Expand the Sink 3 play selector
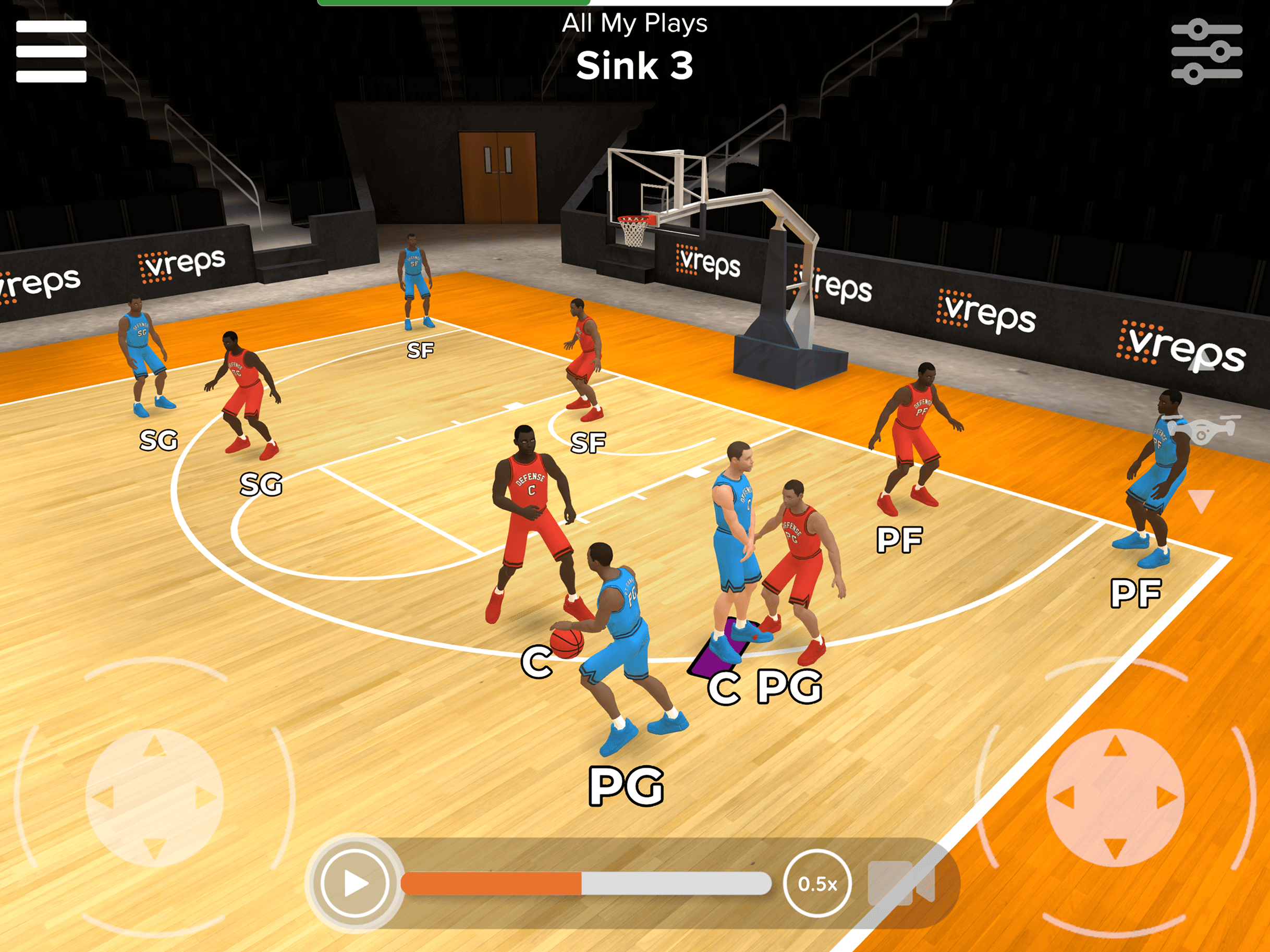 pos(635,64)
